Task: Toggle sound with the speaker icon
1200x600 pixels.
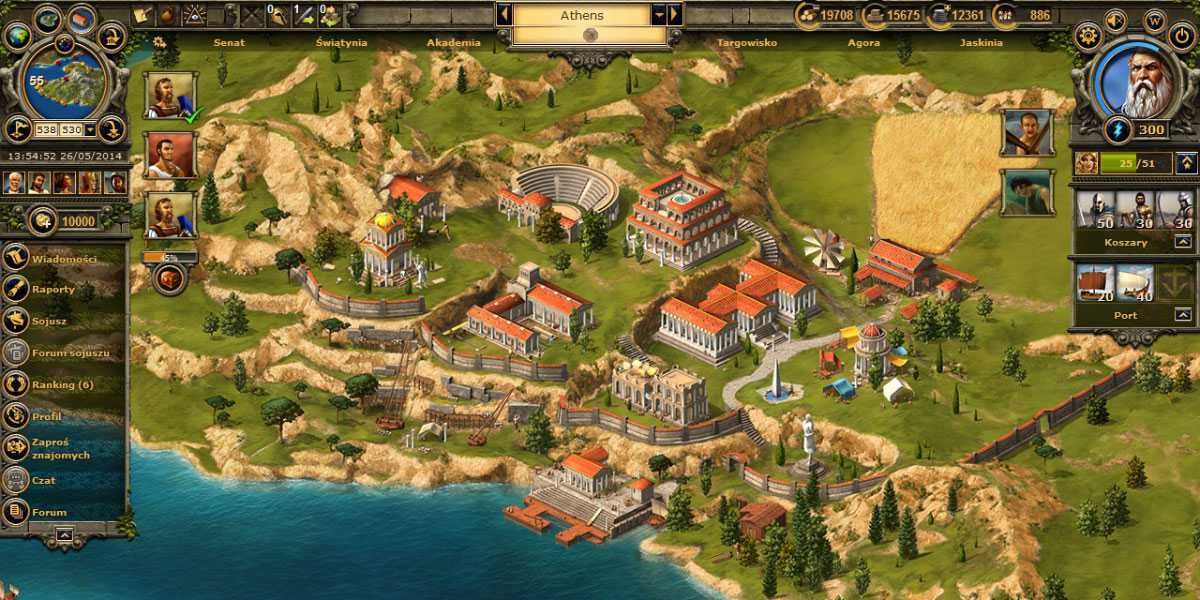Action: pyautogui.click(x=1115, y=19)
